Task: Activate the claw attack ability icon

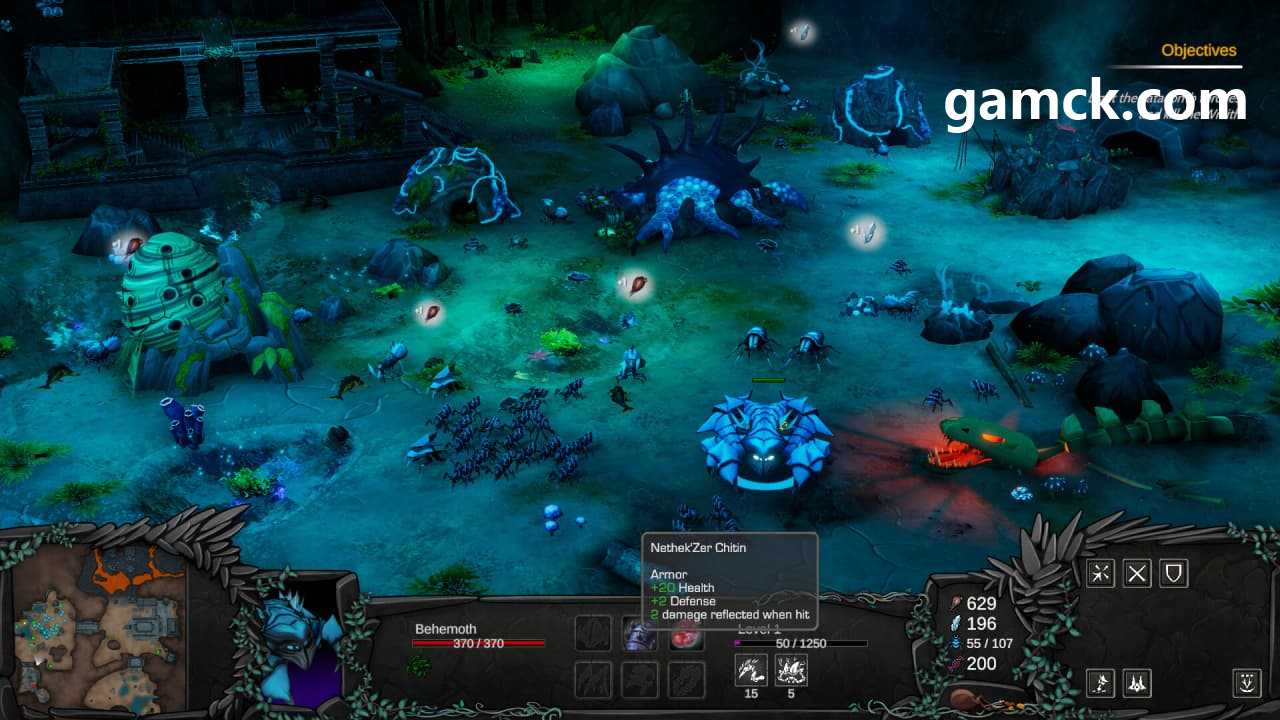Action: point(751,670)
